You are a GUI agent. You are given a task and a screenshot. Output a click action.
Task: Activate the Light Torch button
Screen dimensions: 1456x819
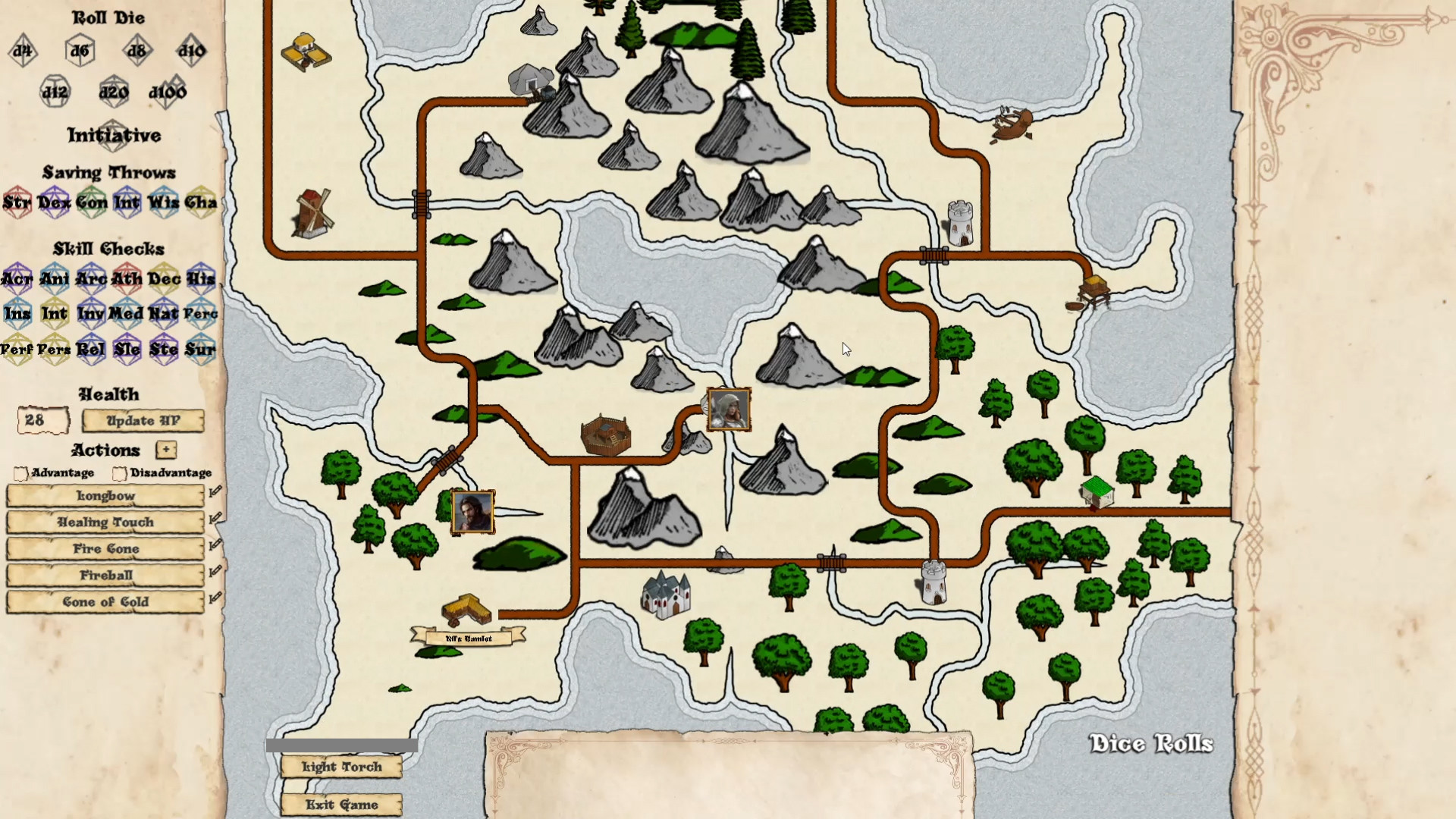340,767
